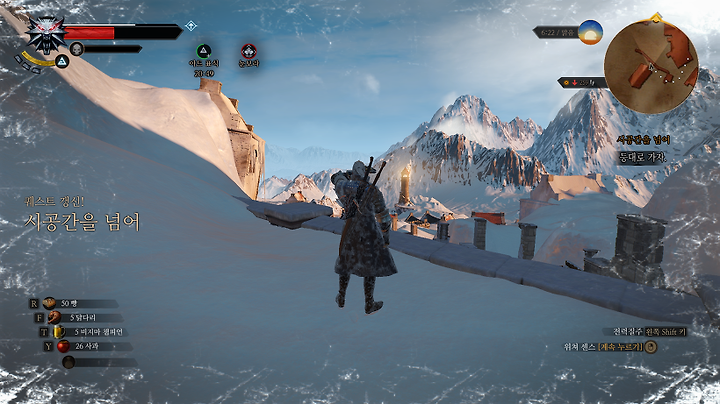Select the bread quick slot
This screenshot has width=720, height=404.
click(49, 303)
